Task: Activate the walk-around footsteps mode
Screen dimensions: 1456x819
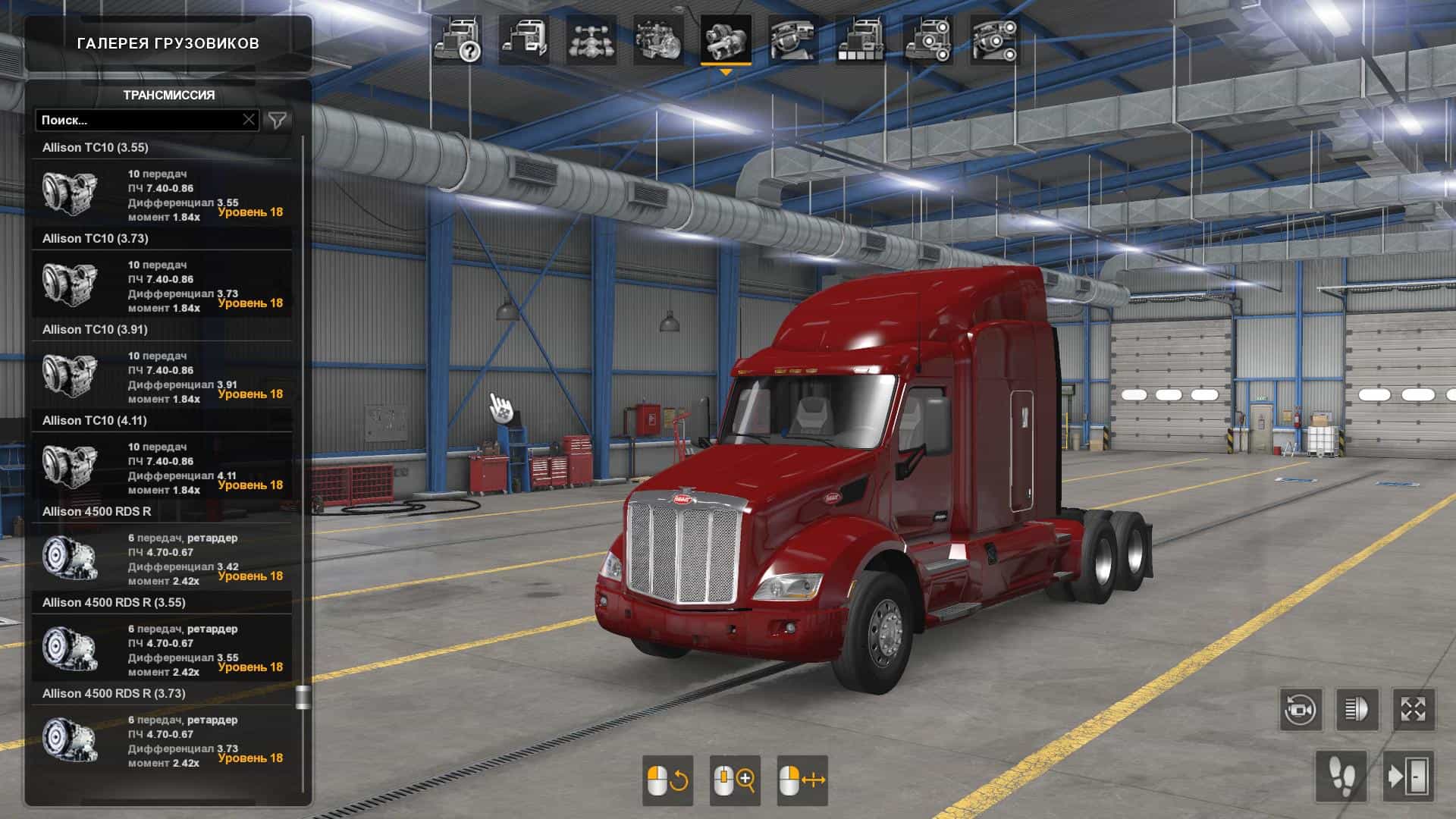Action: [x=1341, y=777]
